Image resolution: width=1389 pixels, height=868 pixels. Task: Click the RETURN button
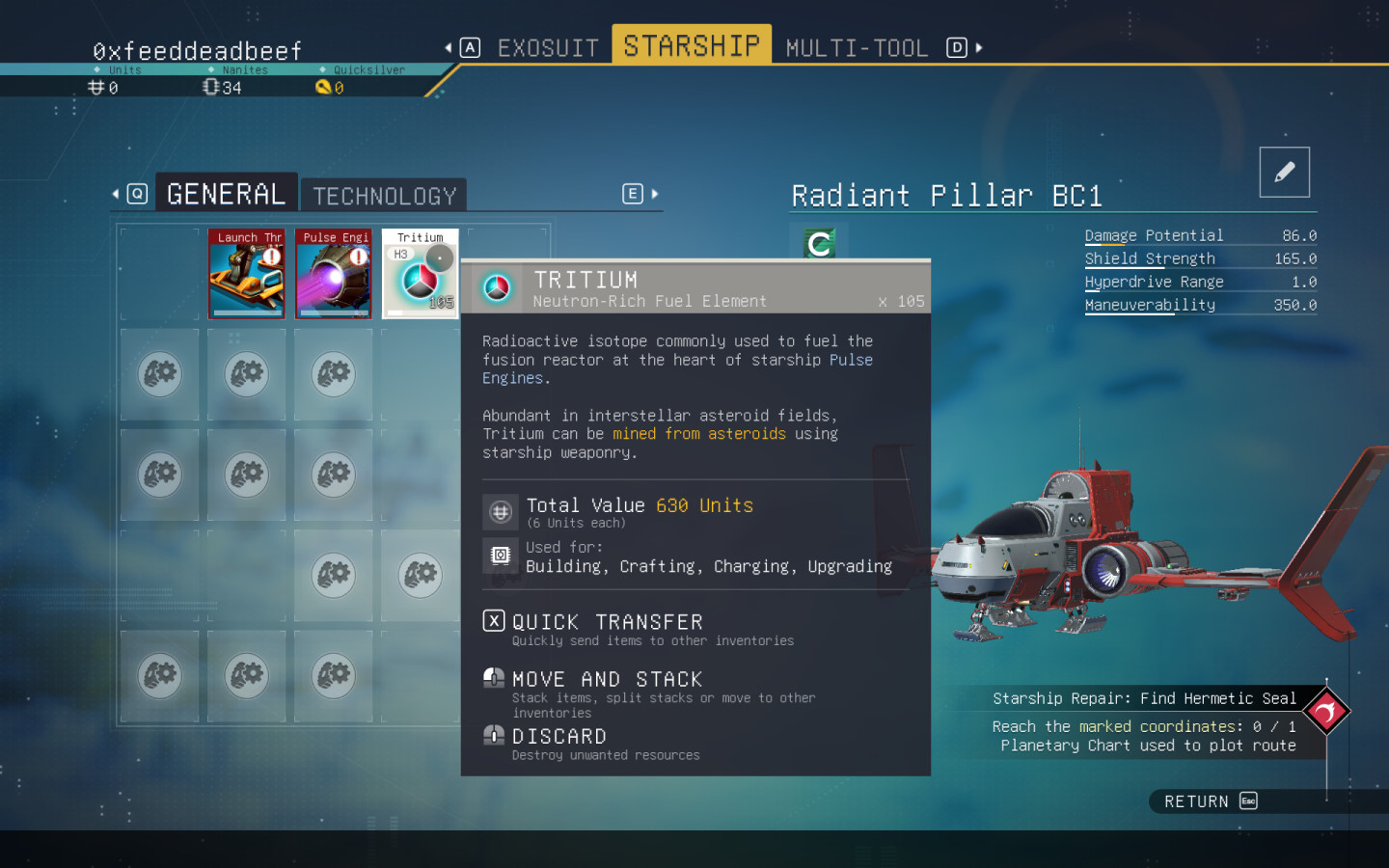coord(1197,800)
